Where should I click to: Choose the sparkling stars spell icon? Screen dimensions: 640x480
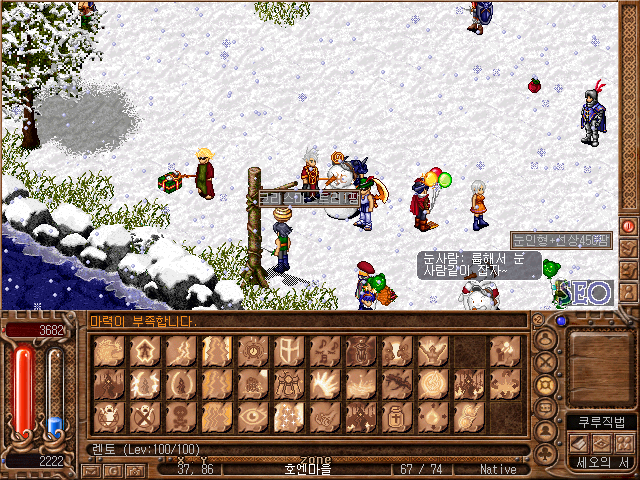pos(288,416)
